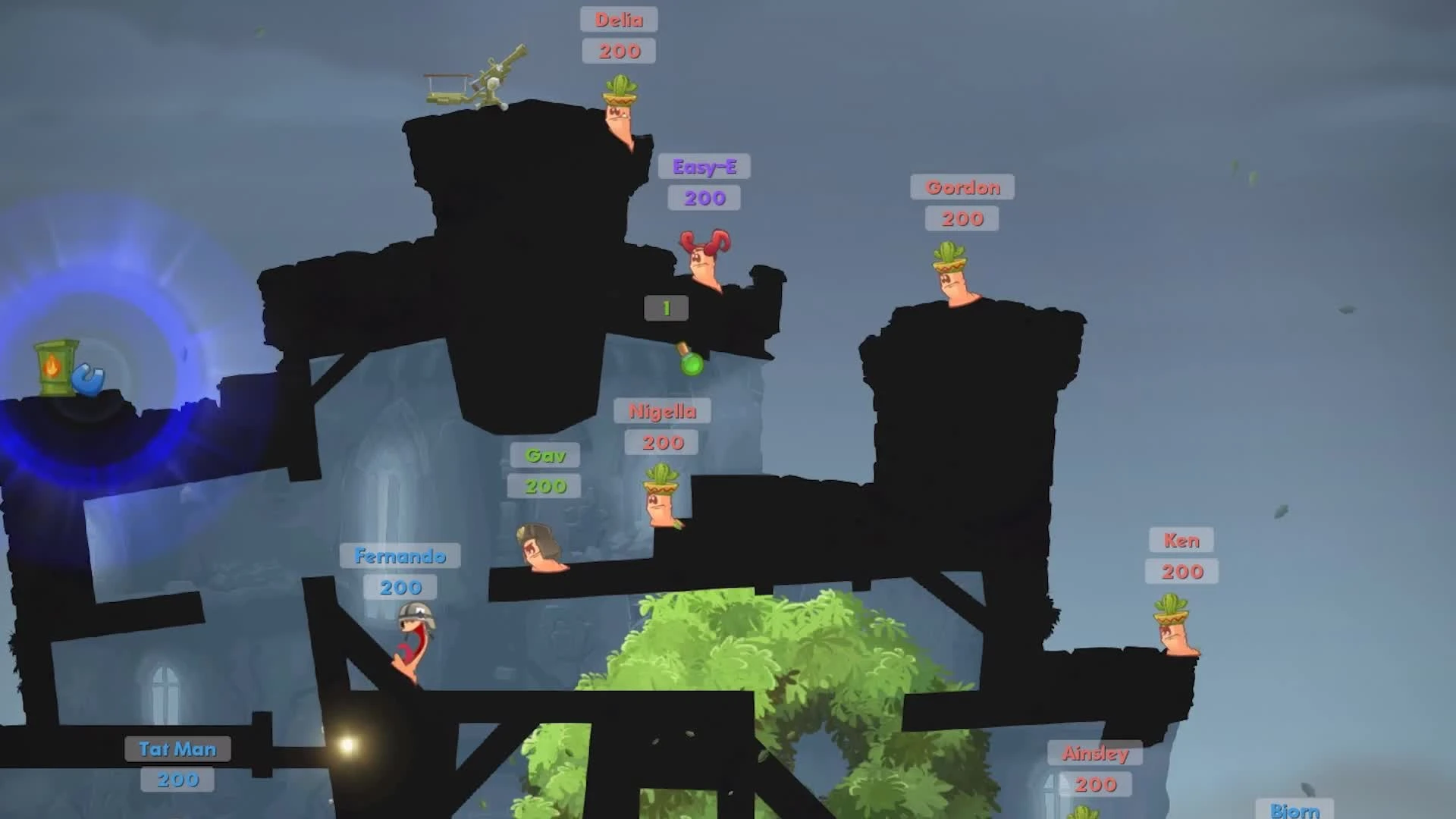Image resolution: width=1456 pixels, height=819 pixels.
Task: Click the Tat Man name plate
Action: point(177,749)
